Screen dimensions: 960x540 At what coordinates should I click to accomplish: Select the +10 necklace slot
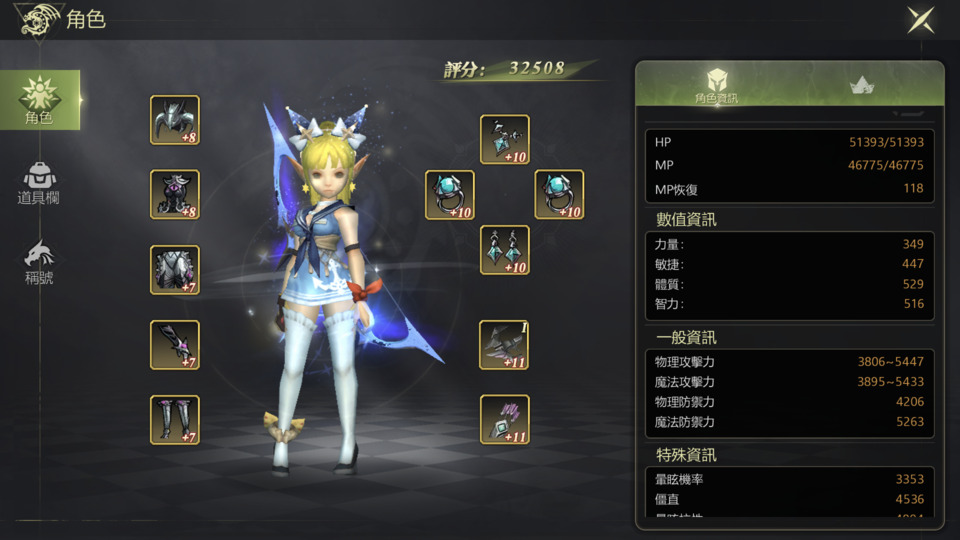[505, 140]
